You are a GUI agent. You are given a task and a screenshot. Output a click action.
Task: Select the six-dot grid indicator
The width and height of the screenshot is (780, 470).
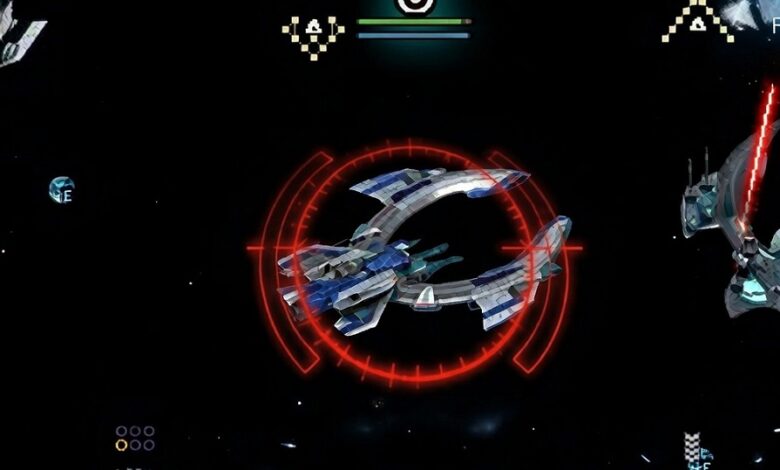tap(135, 438)
